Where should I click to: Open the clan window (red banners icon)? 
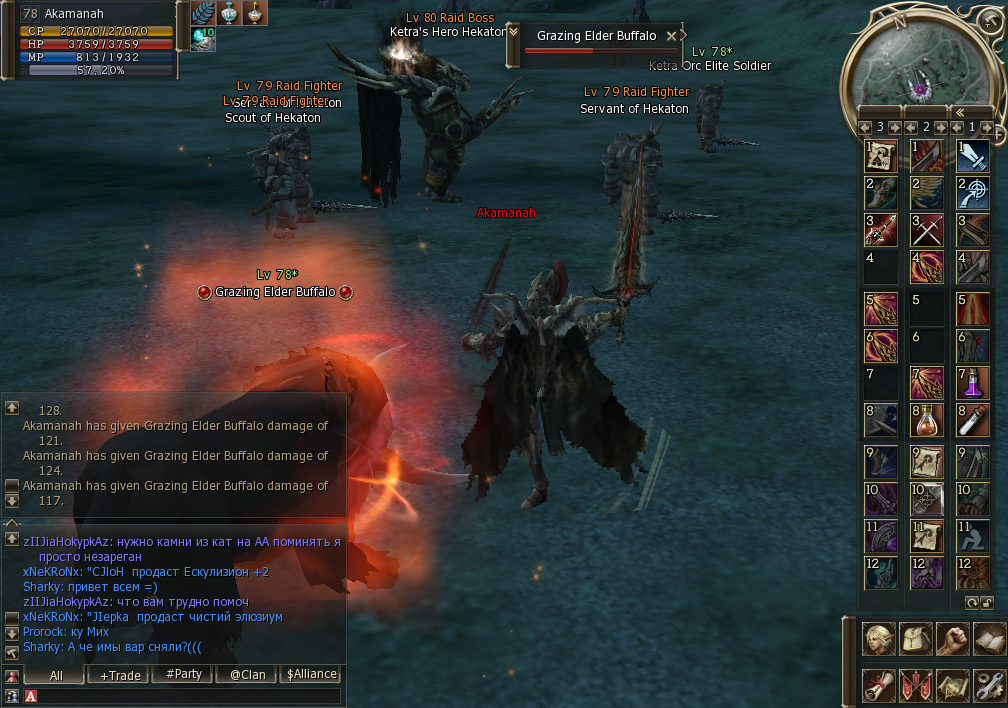[916, 685]
